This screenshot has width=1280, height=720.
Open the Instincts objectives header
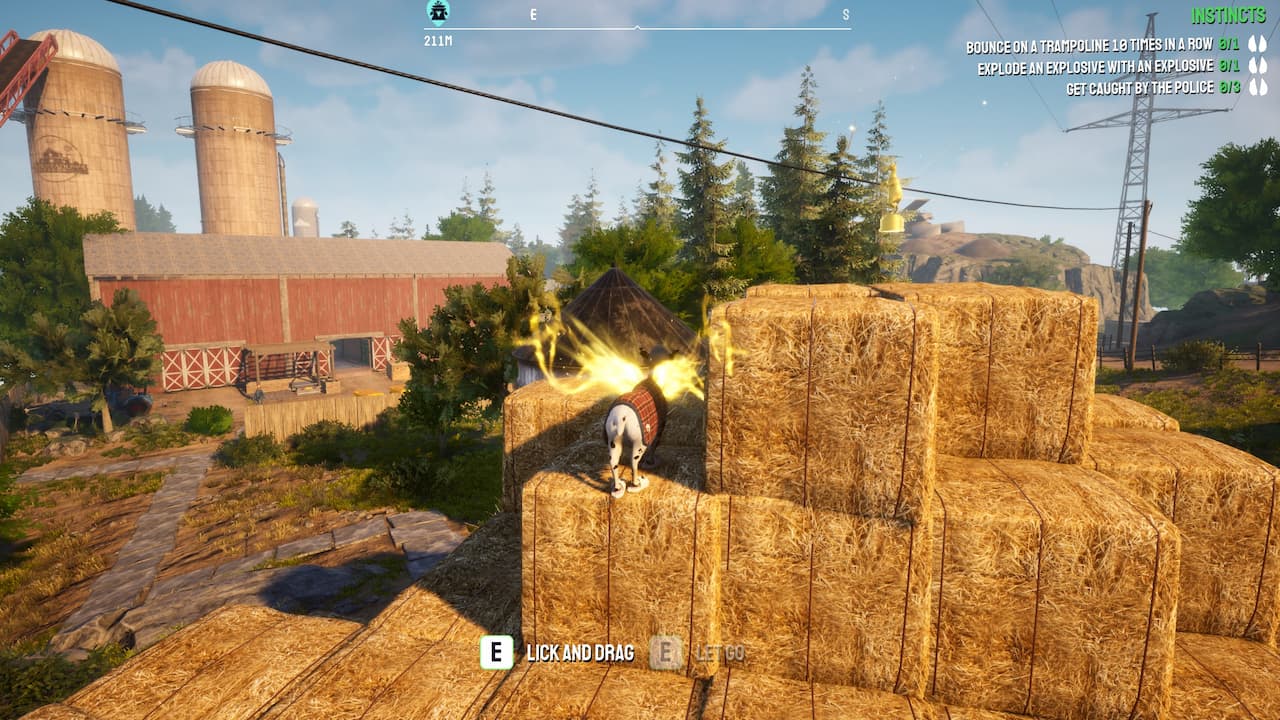click(x=1228, y=16)
